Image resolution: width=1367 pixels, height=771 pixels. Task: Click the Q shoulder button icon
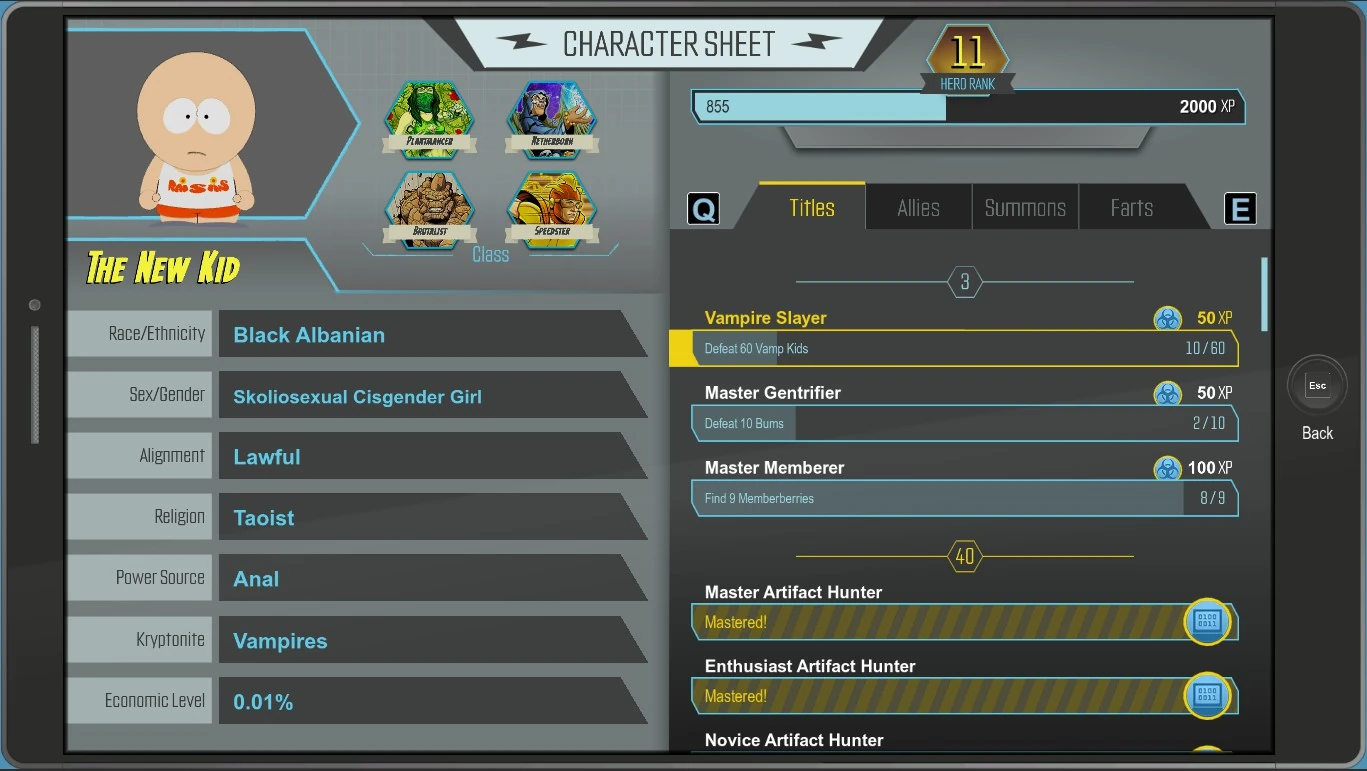703,207
